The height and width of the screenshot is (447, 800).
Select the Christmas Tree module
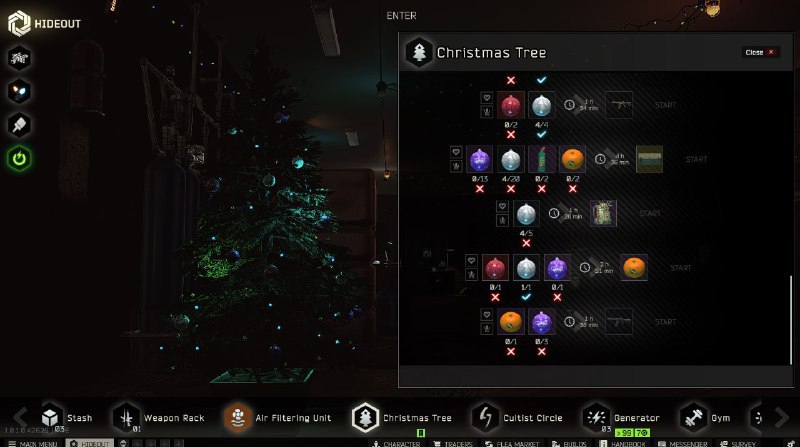405,417
